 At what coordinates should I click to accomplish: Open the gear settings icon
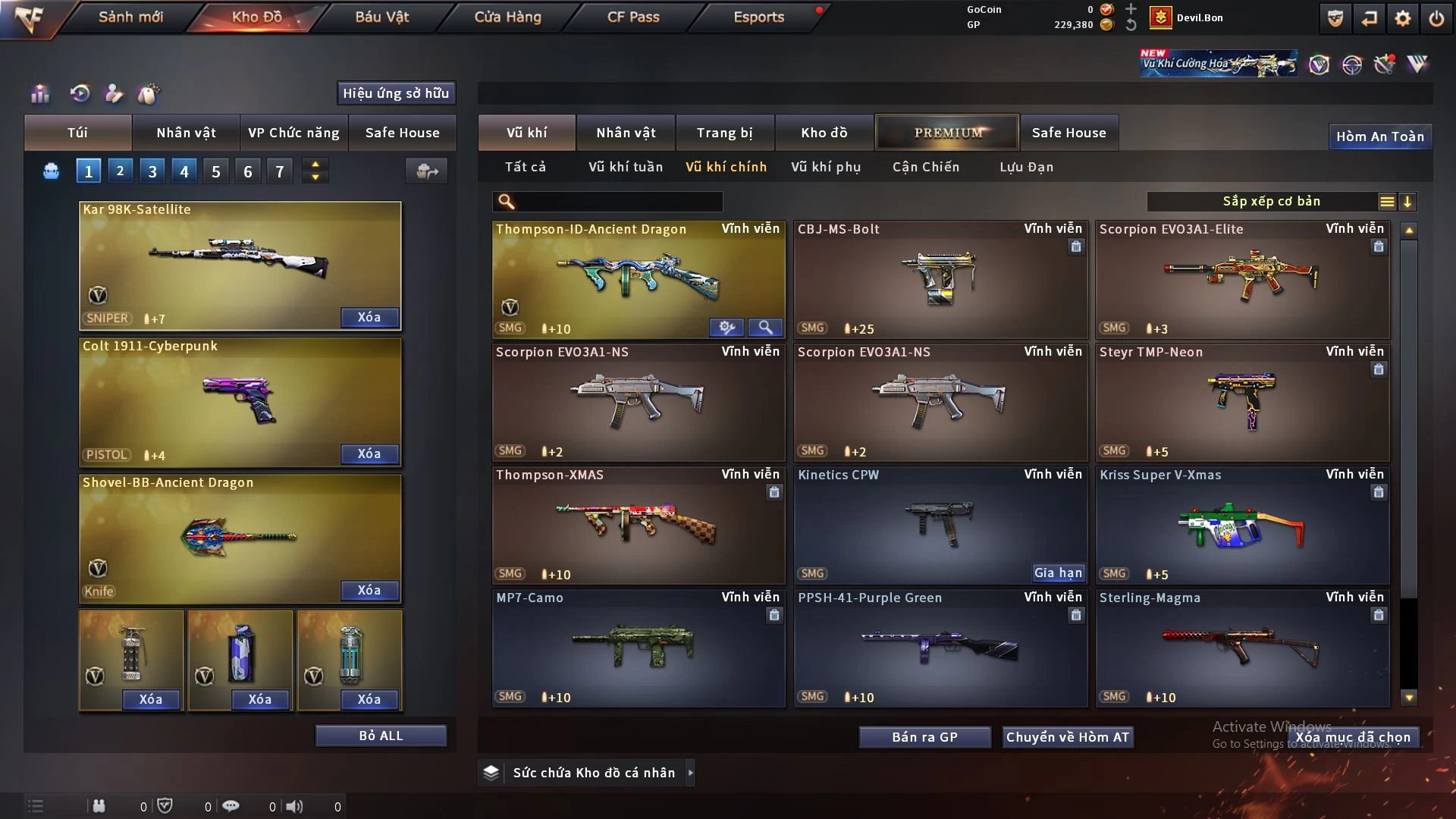click(x=1403, y=18)
